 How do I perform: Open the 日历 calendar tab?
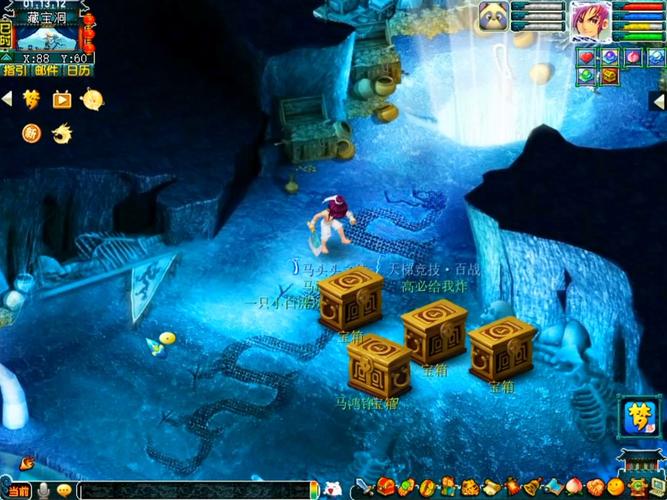tap(79, 70)
